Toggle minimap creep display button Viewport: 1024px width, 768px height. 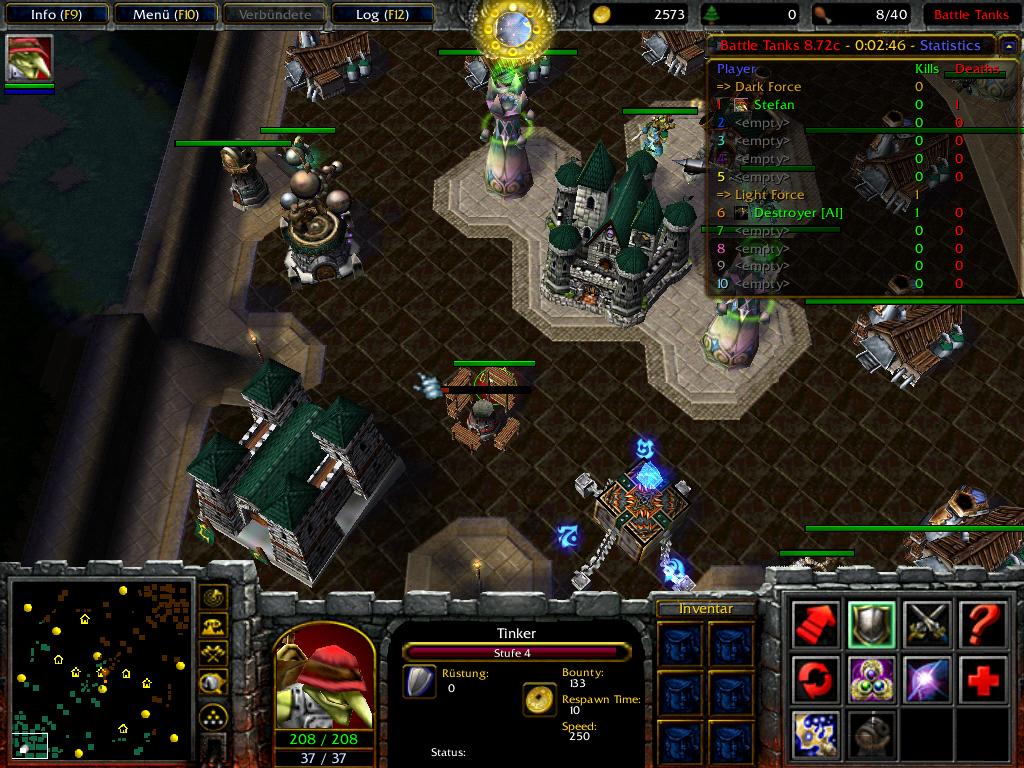[213, 683]
